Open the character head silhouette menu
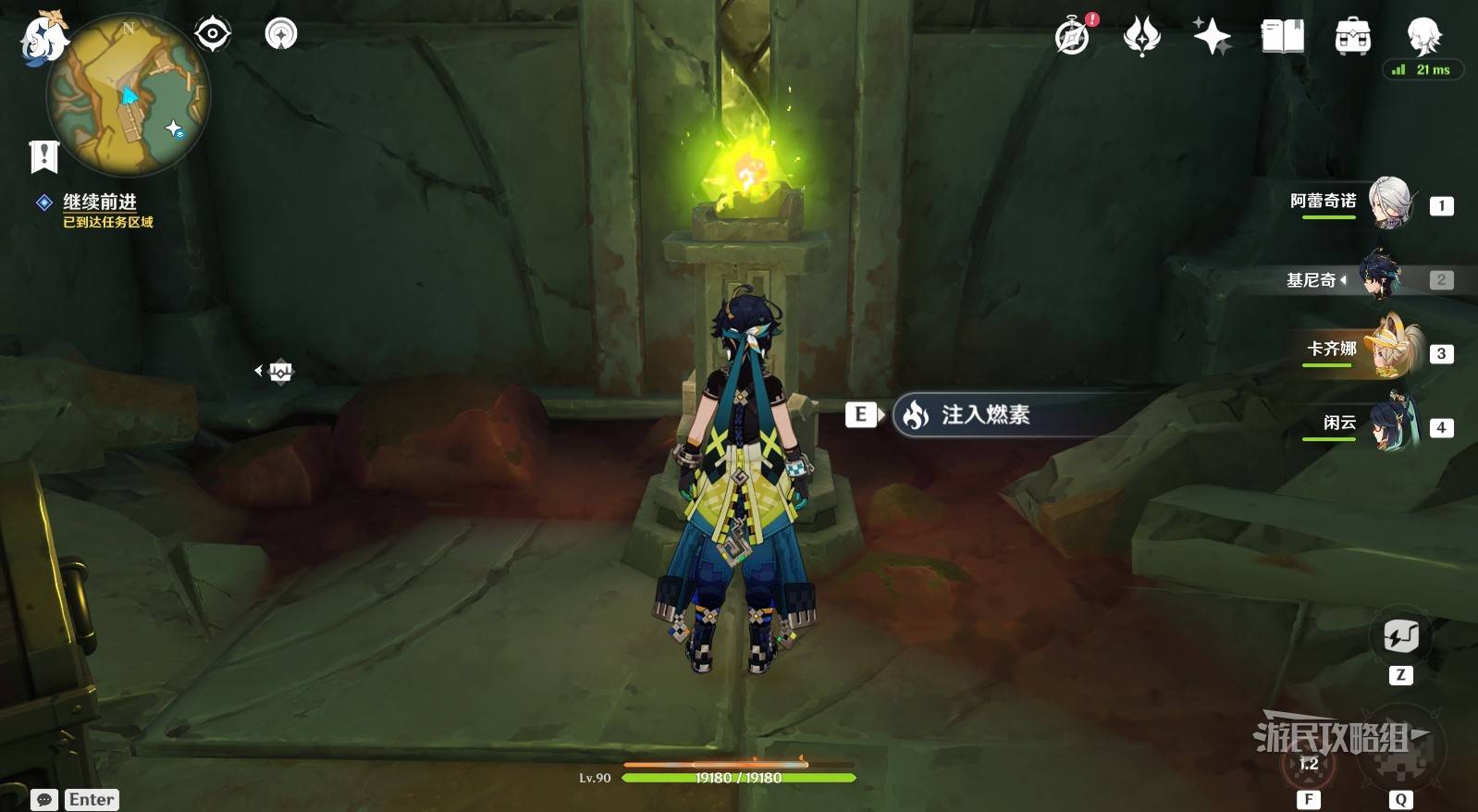Screen dimensions: 1478x812 (1423, 35)
